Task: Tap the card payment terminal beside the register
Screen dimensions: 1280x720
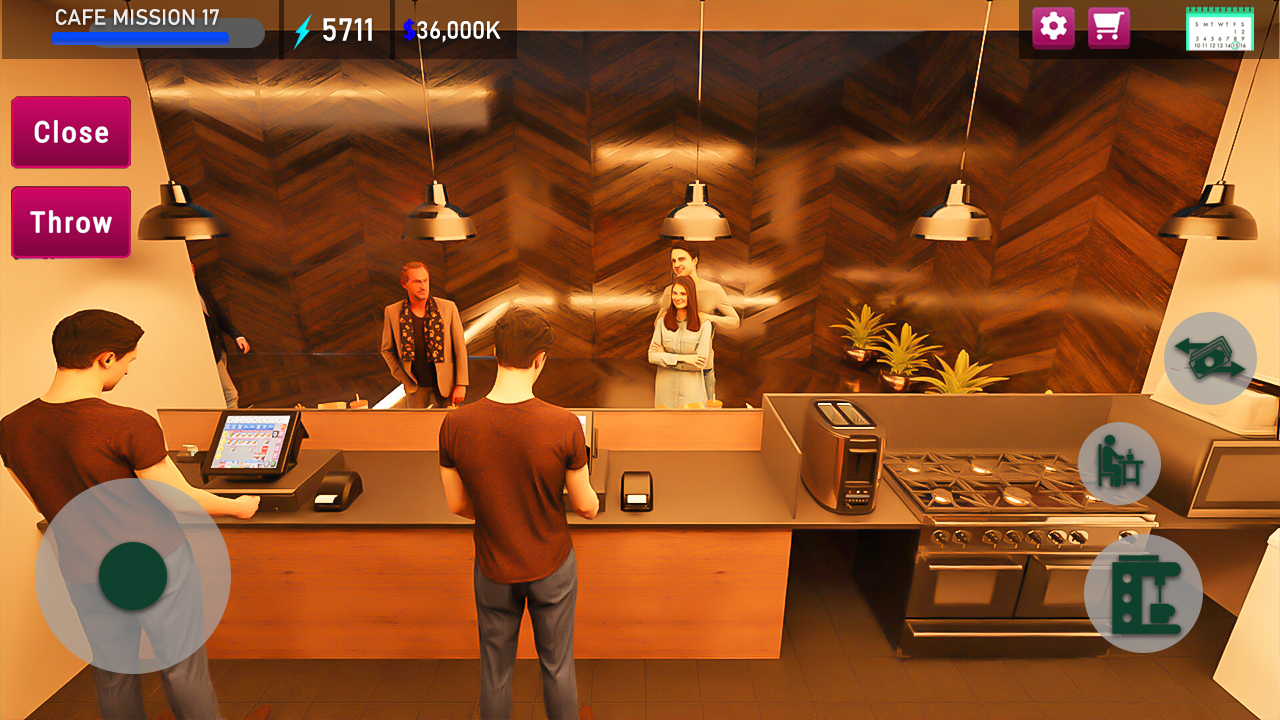Action: point(340,490)
